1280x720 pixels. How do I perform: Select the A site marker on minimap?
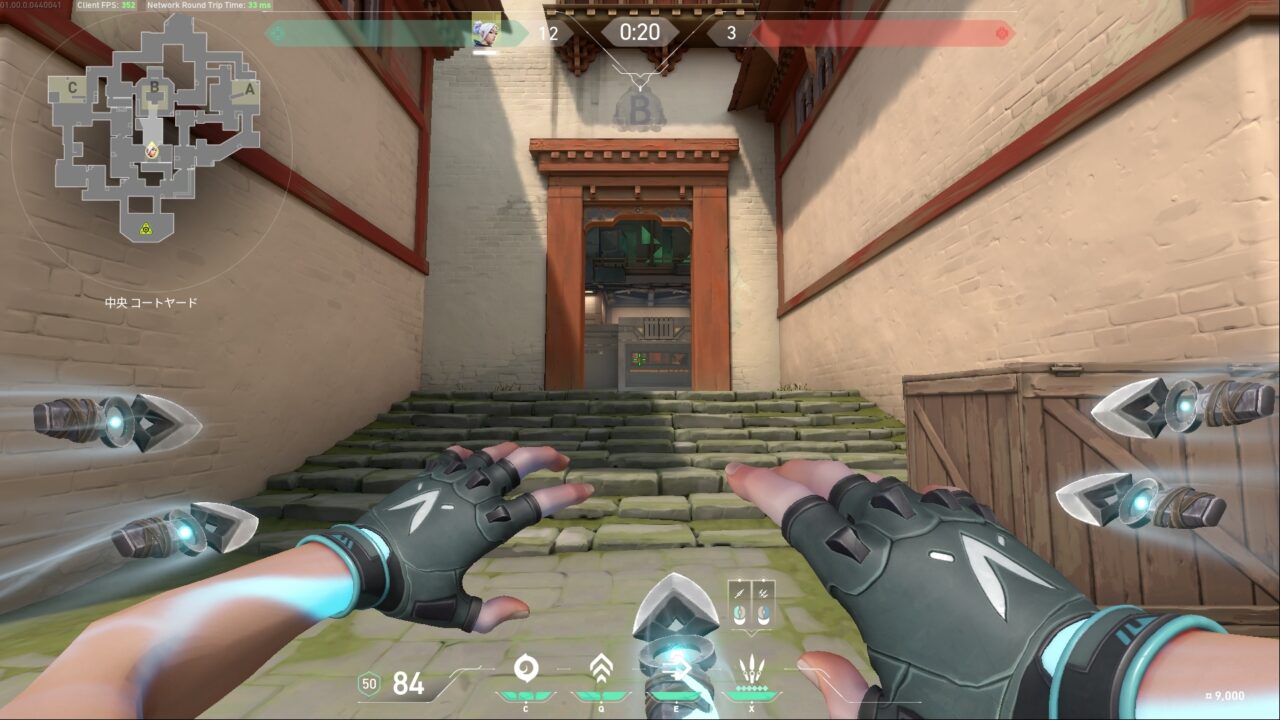(x=249, y=88)
